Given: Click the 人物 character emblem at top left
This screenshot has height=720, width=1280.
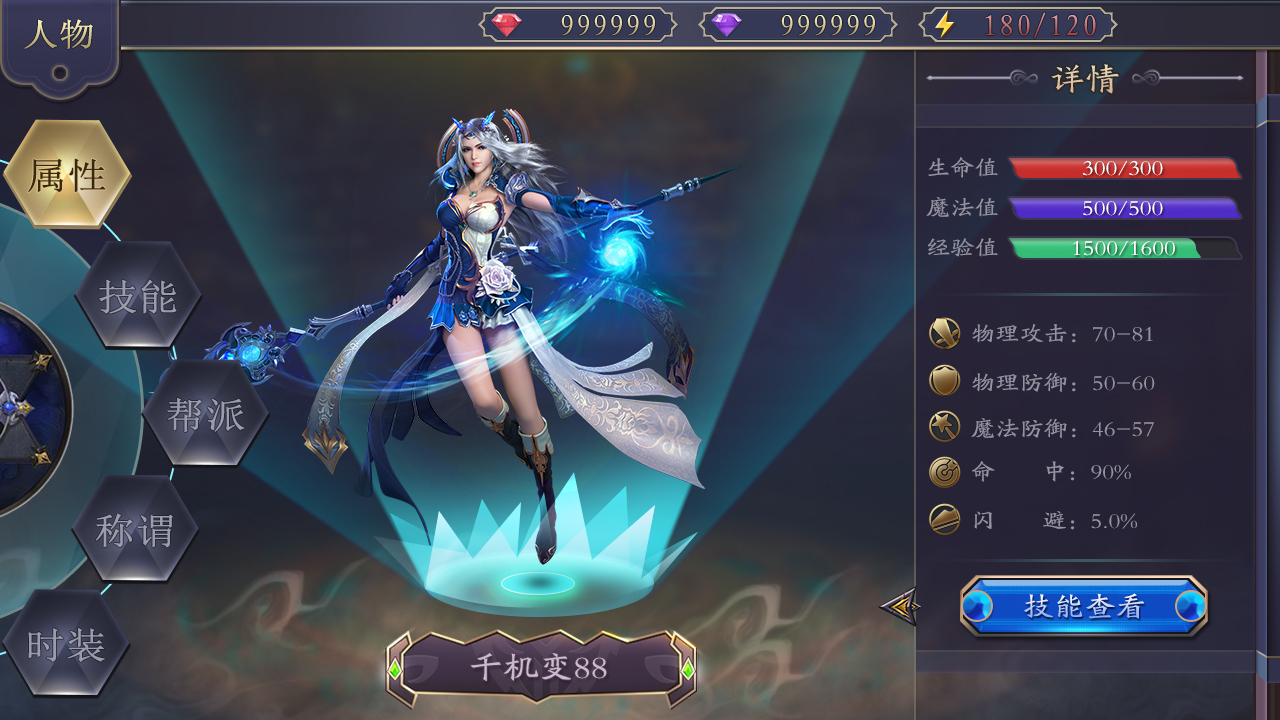Looking at the screenshot, I should [60, 32].
